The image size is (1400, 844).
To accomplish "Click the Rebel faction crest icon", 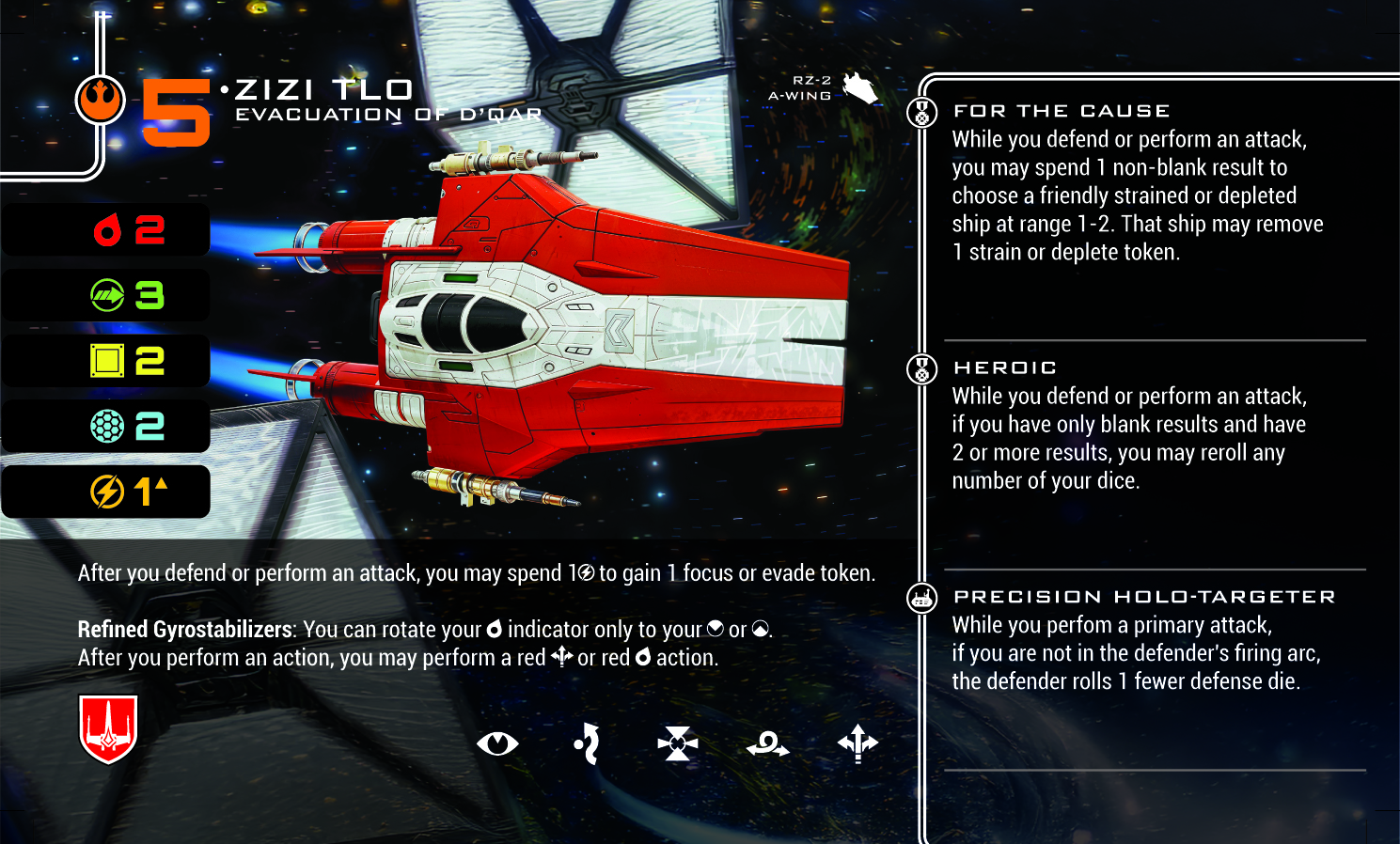I will pyautogui.click(x=100, y=99).
